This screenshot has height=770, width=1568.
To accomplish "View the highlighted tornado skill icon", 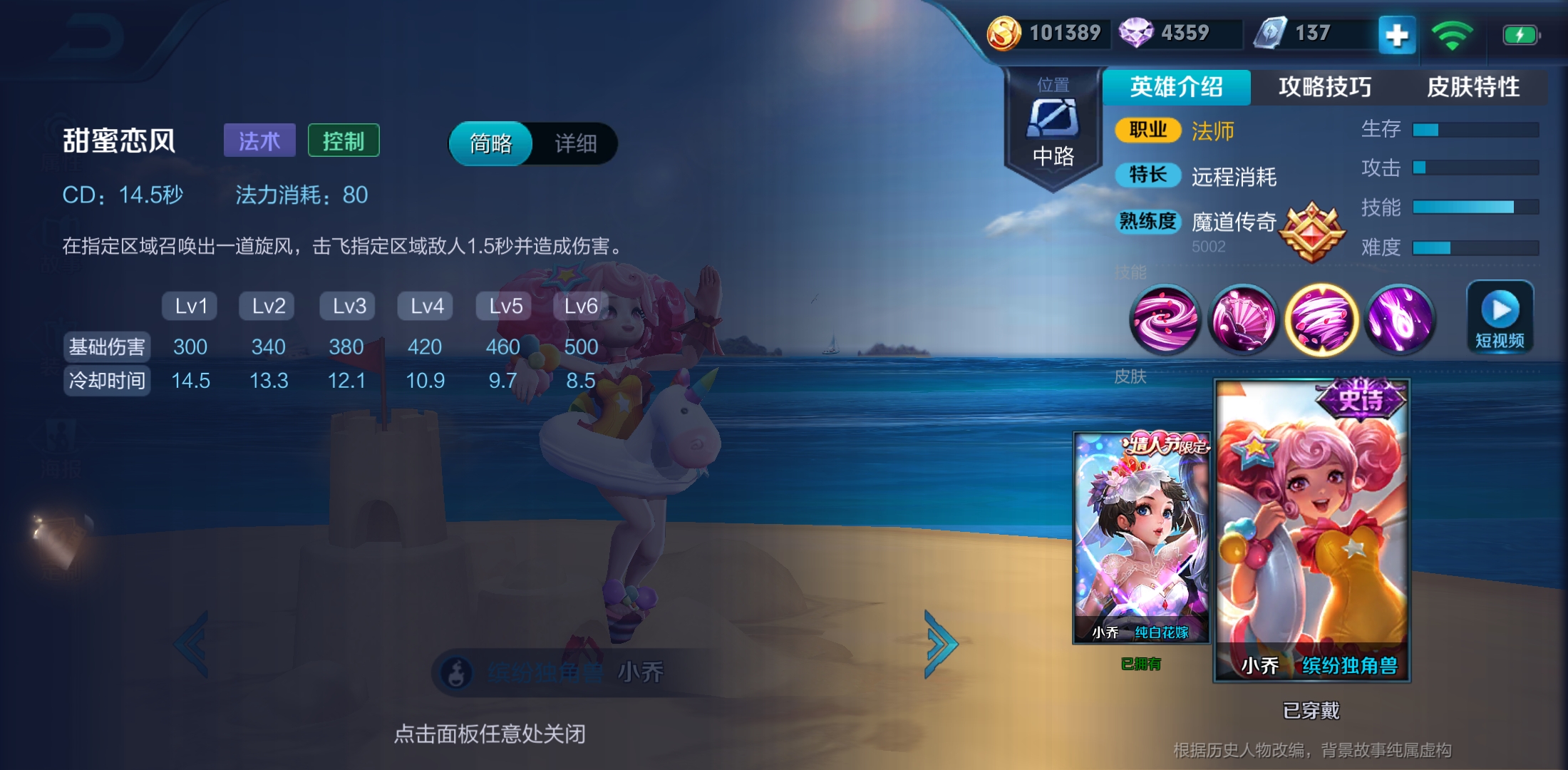I will pos(1322,320).
